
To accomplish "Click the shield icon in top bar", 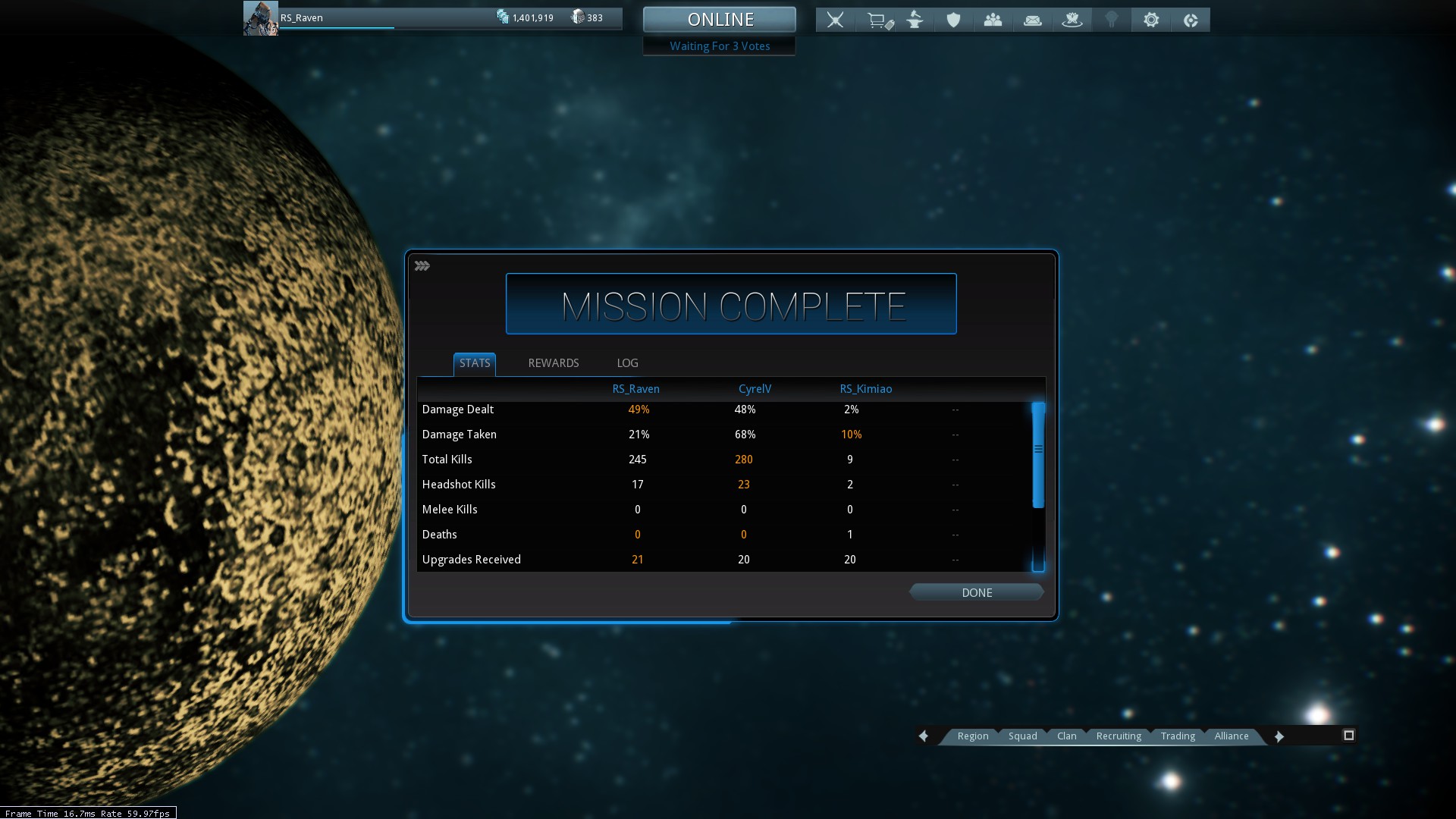I will 953,20.
